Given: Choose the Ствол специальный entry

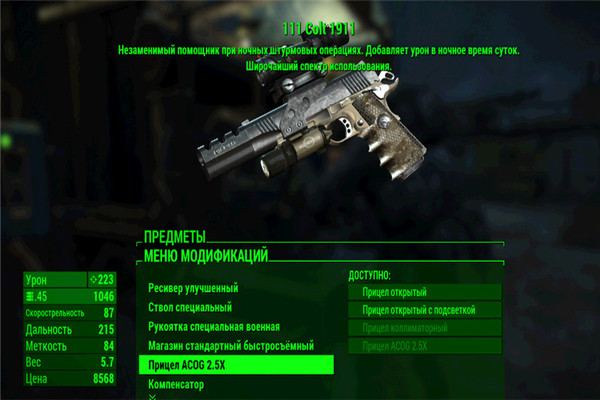Looking at the screenshot, I should coord(190,307).
